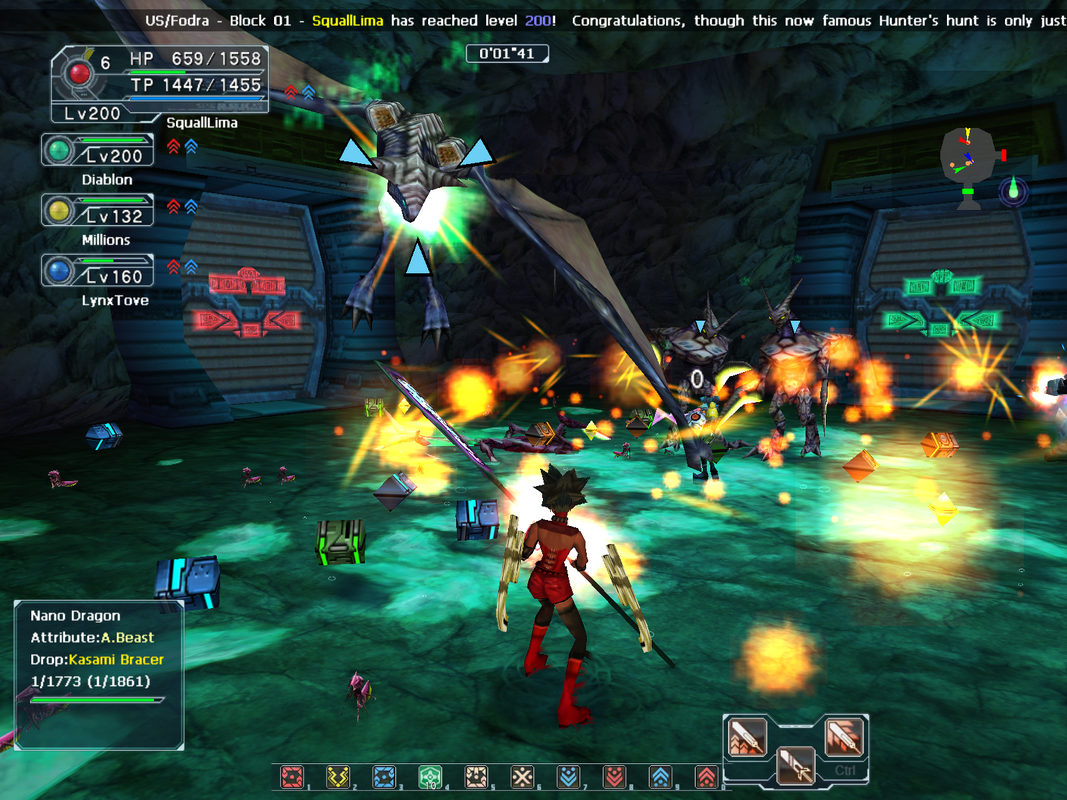Use the yellow zigzag technique in slot 2
Screen dimensions: 1067x800
click(338, 777)
